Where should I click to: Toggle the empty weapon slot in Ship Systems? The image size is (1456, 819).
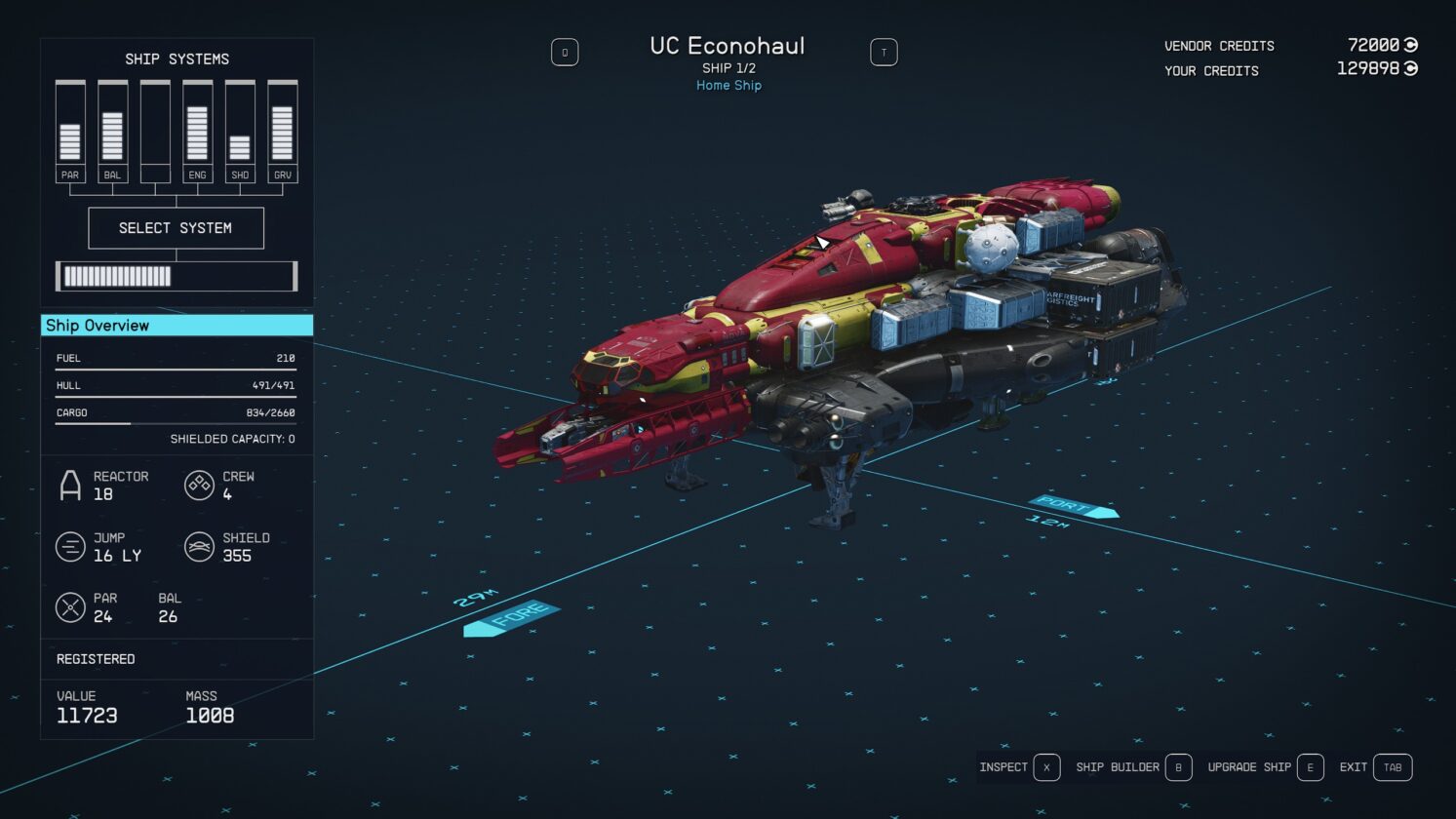[x=153, y=127]
